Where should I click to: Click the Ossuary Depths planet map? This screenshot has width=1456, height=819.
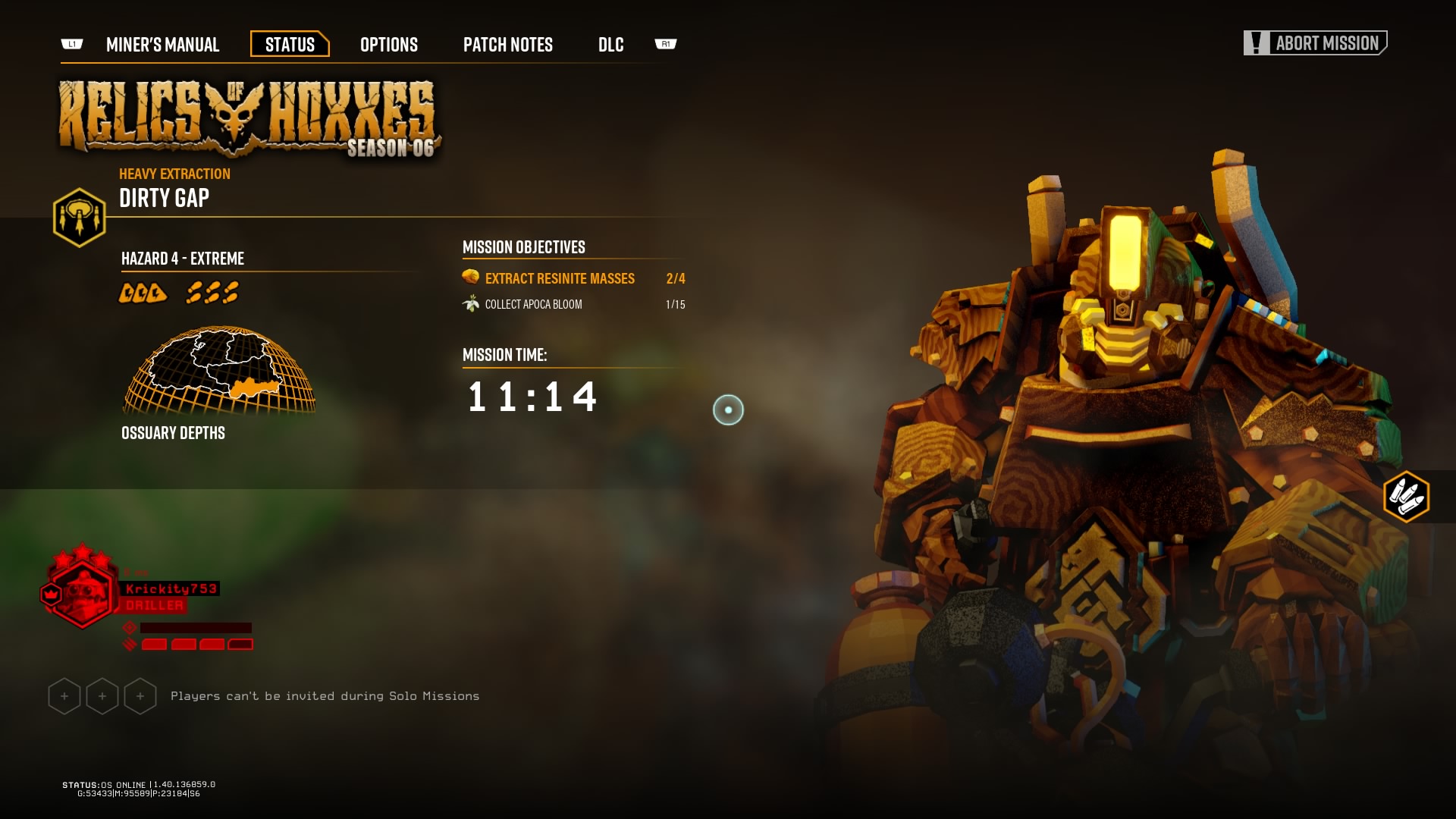[219, 372]
